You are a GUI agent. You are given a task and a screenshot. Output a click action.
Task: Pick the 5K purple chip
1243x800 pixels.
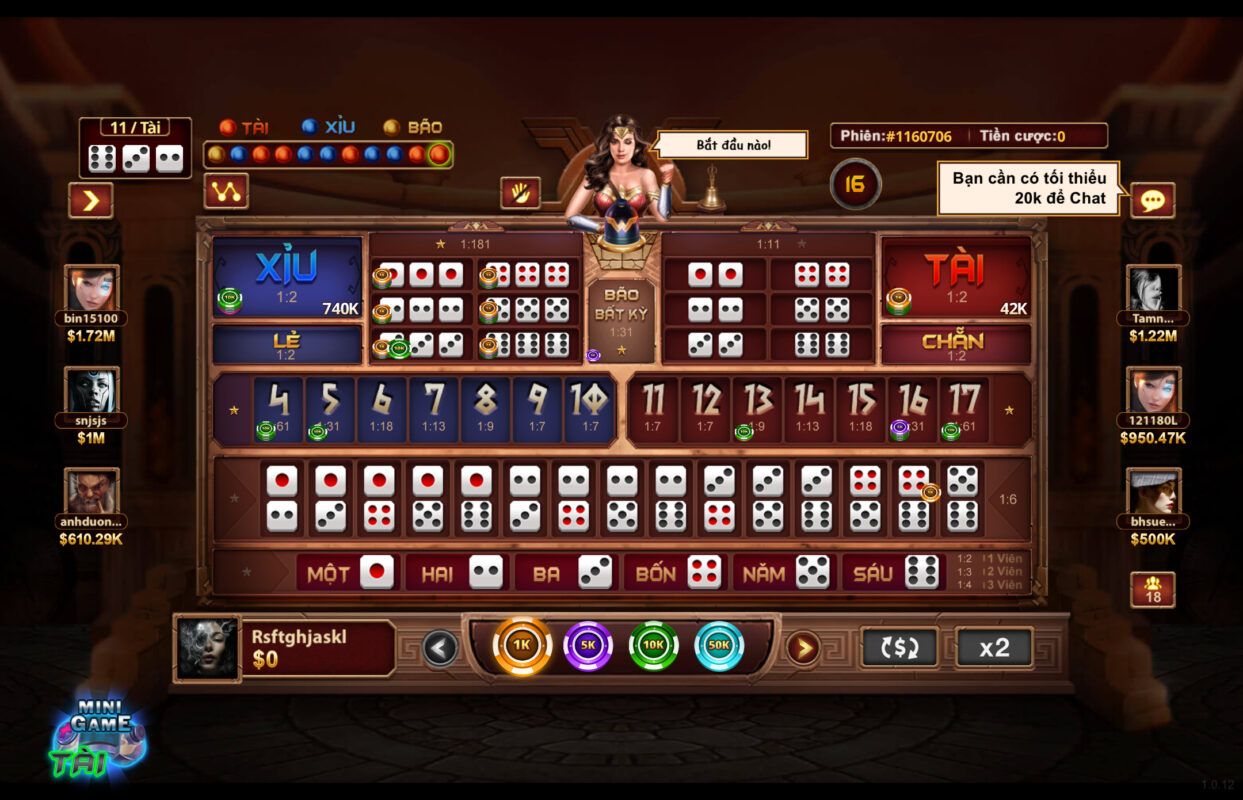click(x=588, y=646)
